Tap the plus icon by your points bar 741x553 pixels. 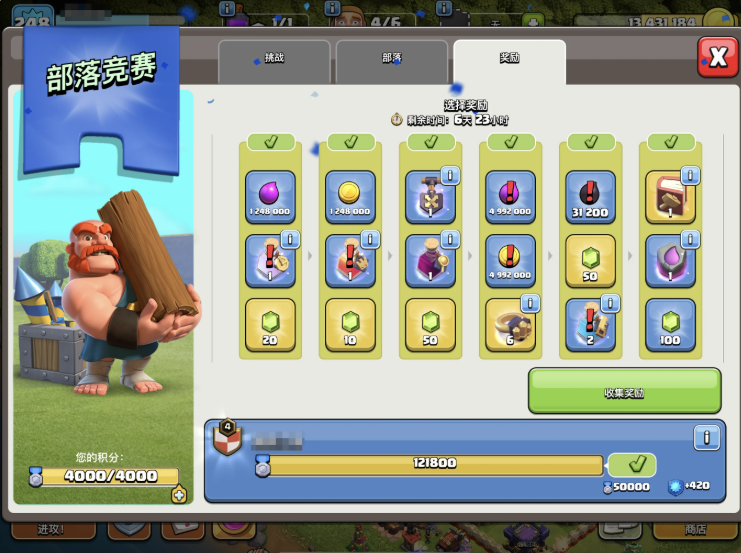click(x=179, y=494)
